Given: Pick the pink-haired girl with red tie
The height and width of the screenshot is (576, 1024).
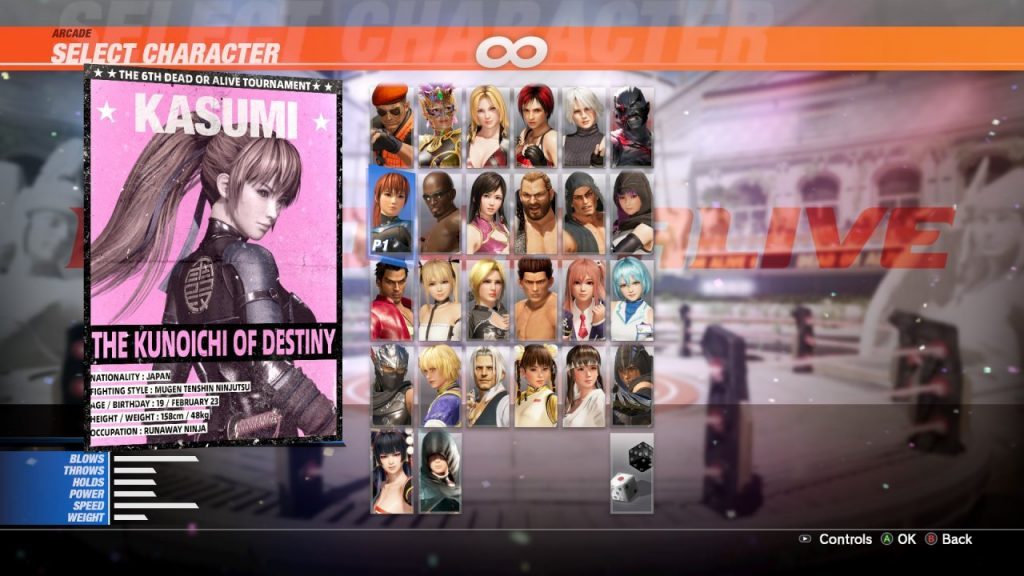Looking at the screenshot, I should tap(583, 298).
